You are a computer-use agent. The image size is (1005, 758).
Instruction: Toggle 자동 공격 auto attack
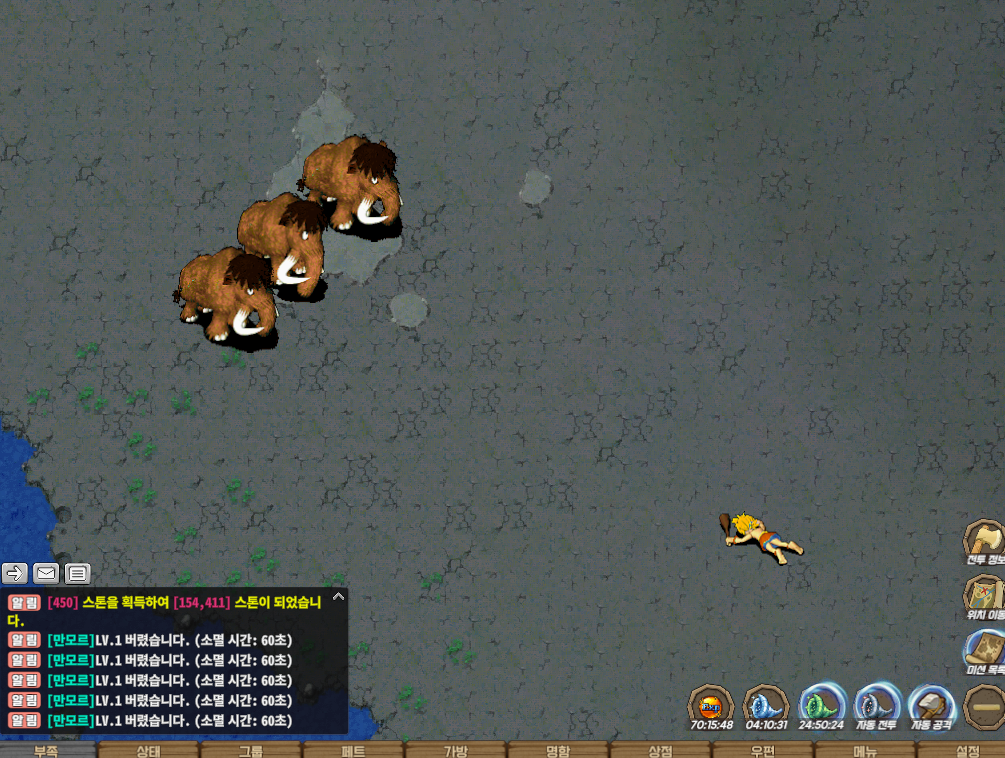(x=932, y=705)
